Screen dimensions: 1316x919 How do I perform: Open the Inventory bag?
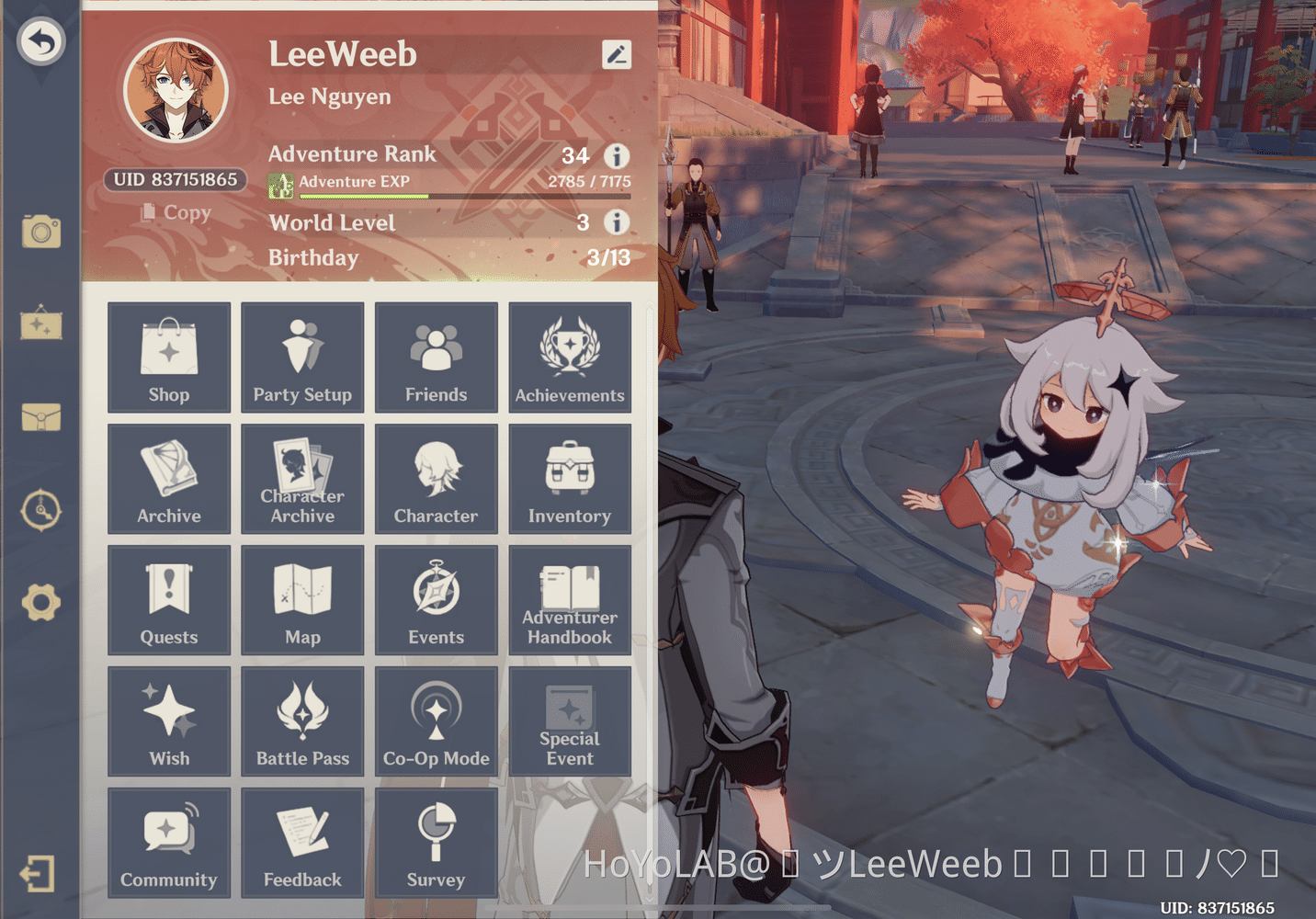click(x=570, y=479)
